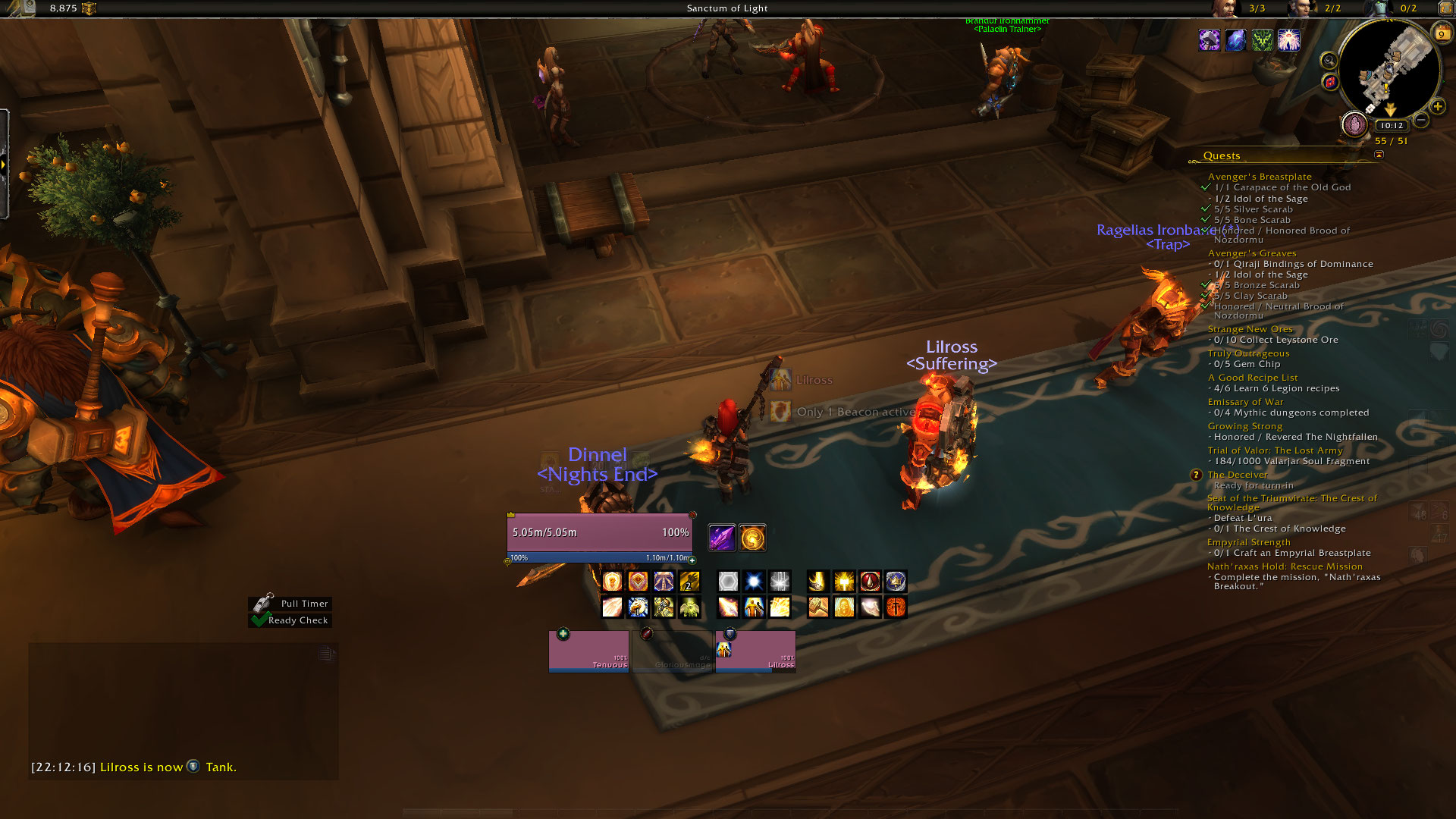The height and width of the screenshot is (819, 1456).
Task: Open the calendar showing day 9
Action: click(x=1441, y=33)
